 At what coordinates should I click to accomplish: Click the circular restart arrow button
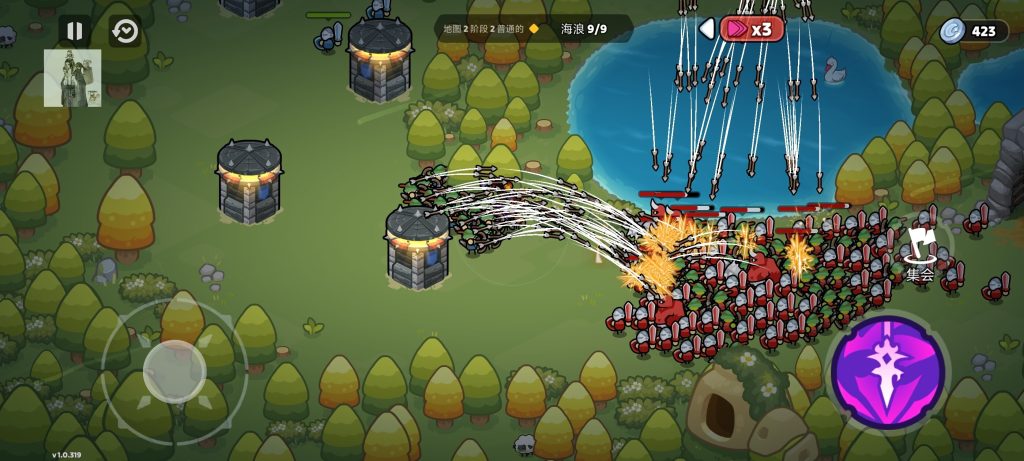click(125, 31)
